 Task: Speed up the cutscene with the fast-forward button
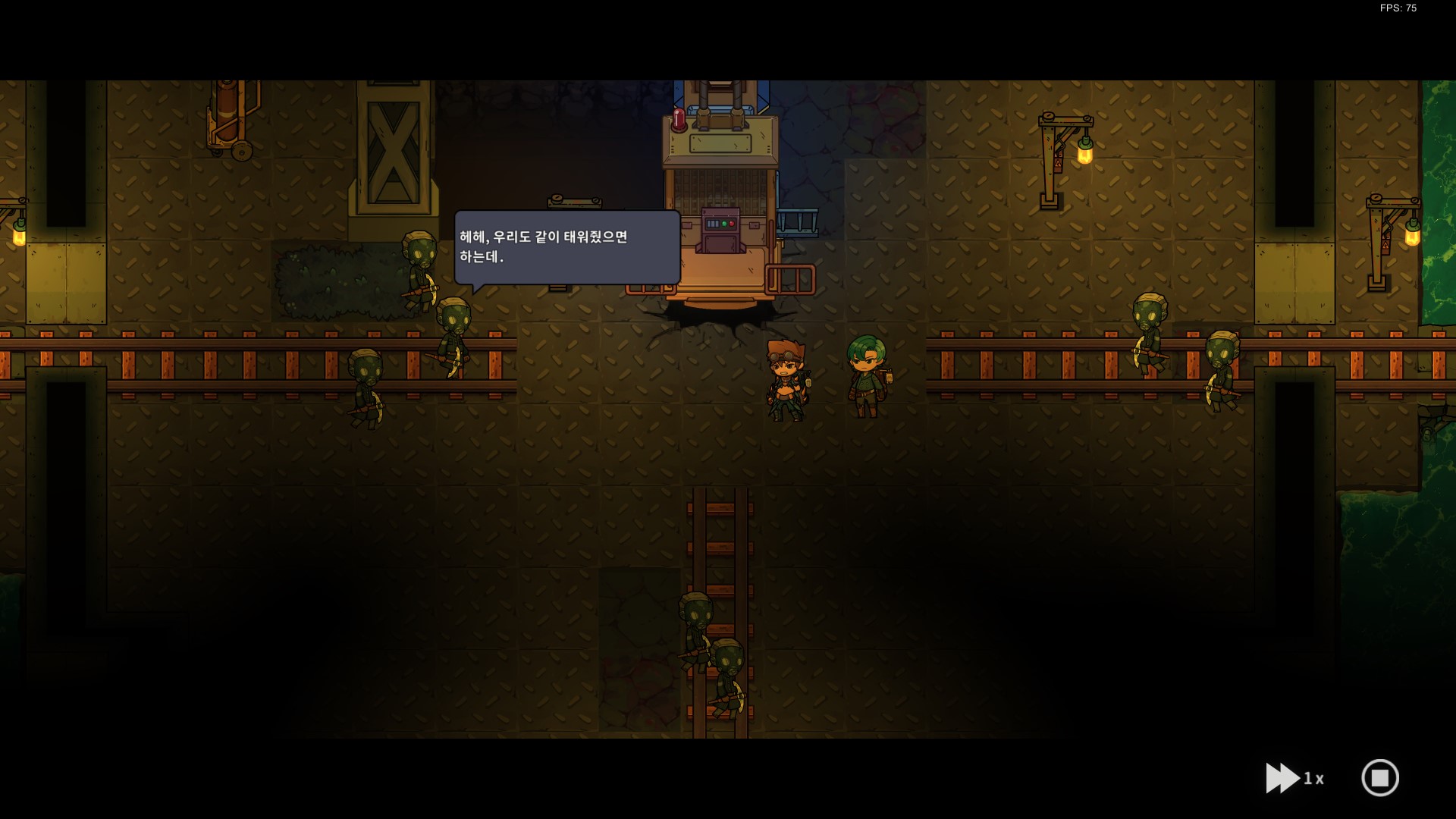coord(1283,778)
